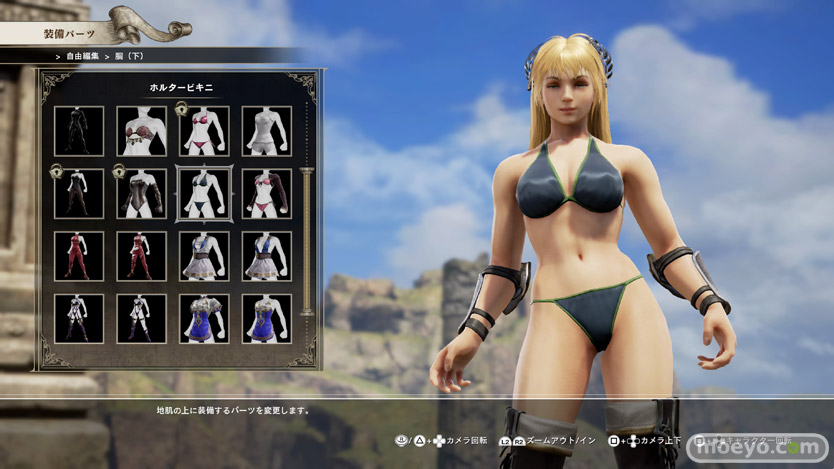The height and width of the screenshot is (469, 834).
Task: Select the all-black bodysuit thumbnail
Action: pyautogui.click(x=78, y=132)
